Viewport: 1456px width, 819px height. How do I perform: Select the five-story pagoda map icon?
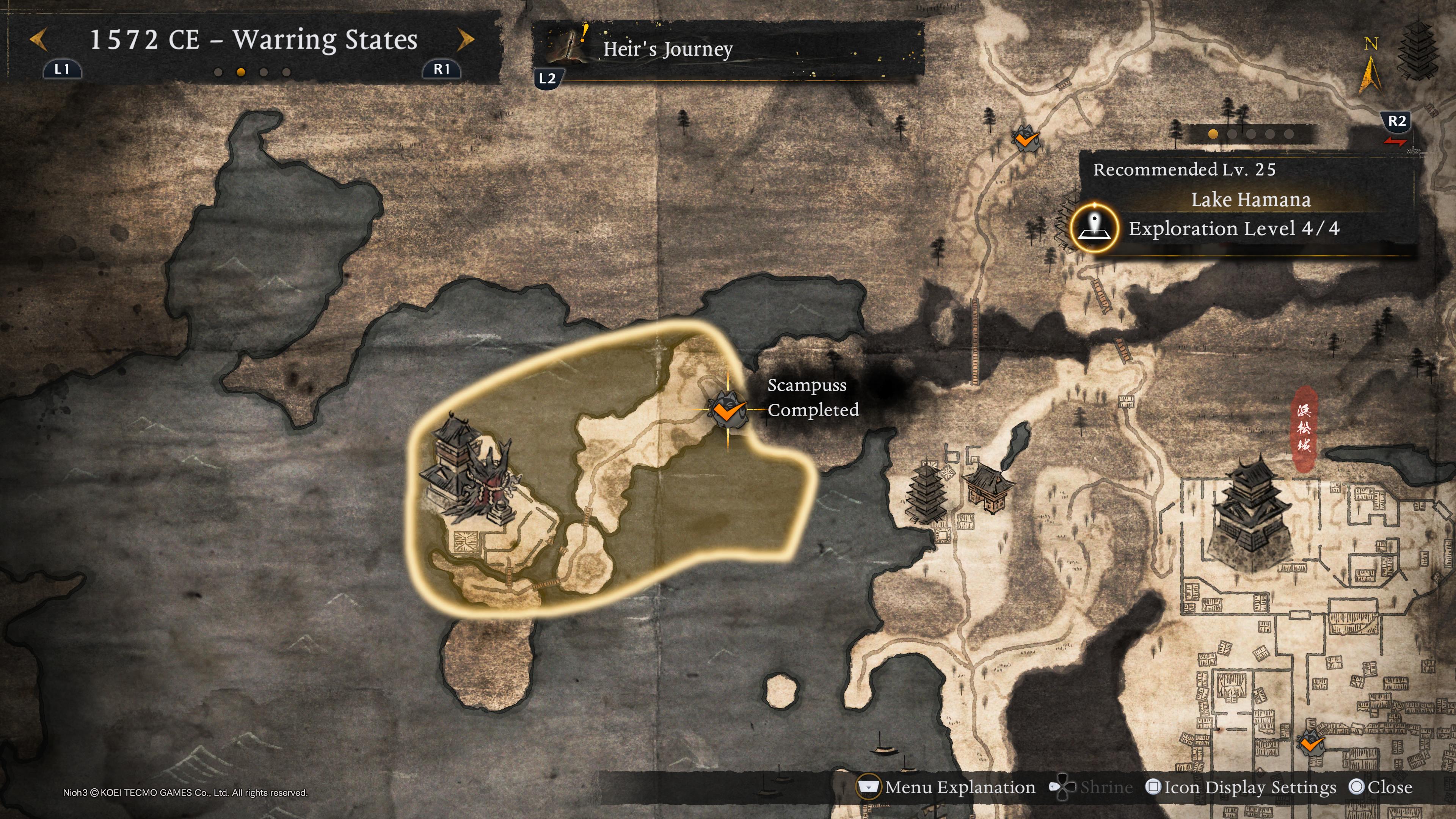925,492
